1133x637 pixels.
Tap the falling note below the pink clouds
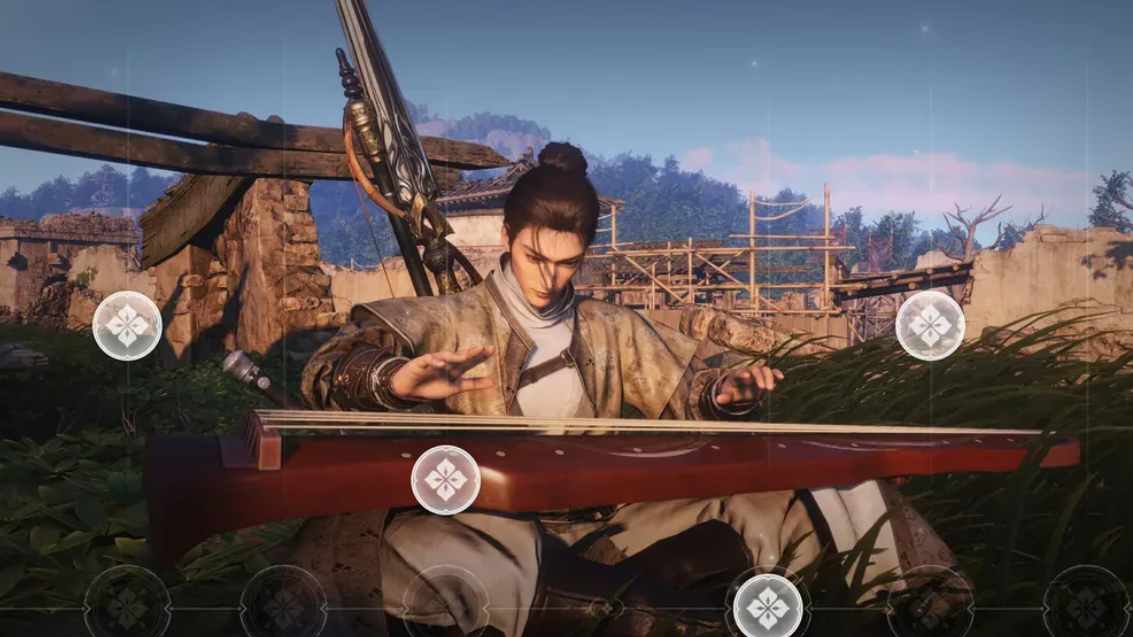[x=930, y=326]
